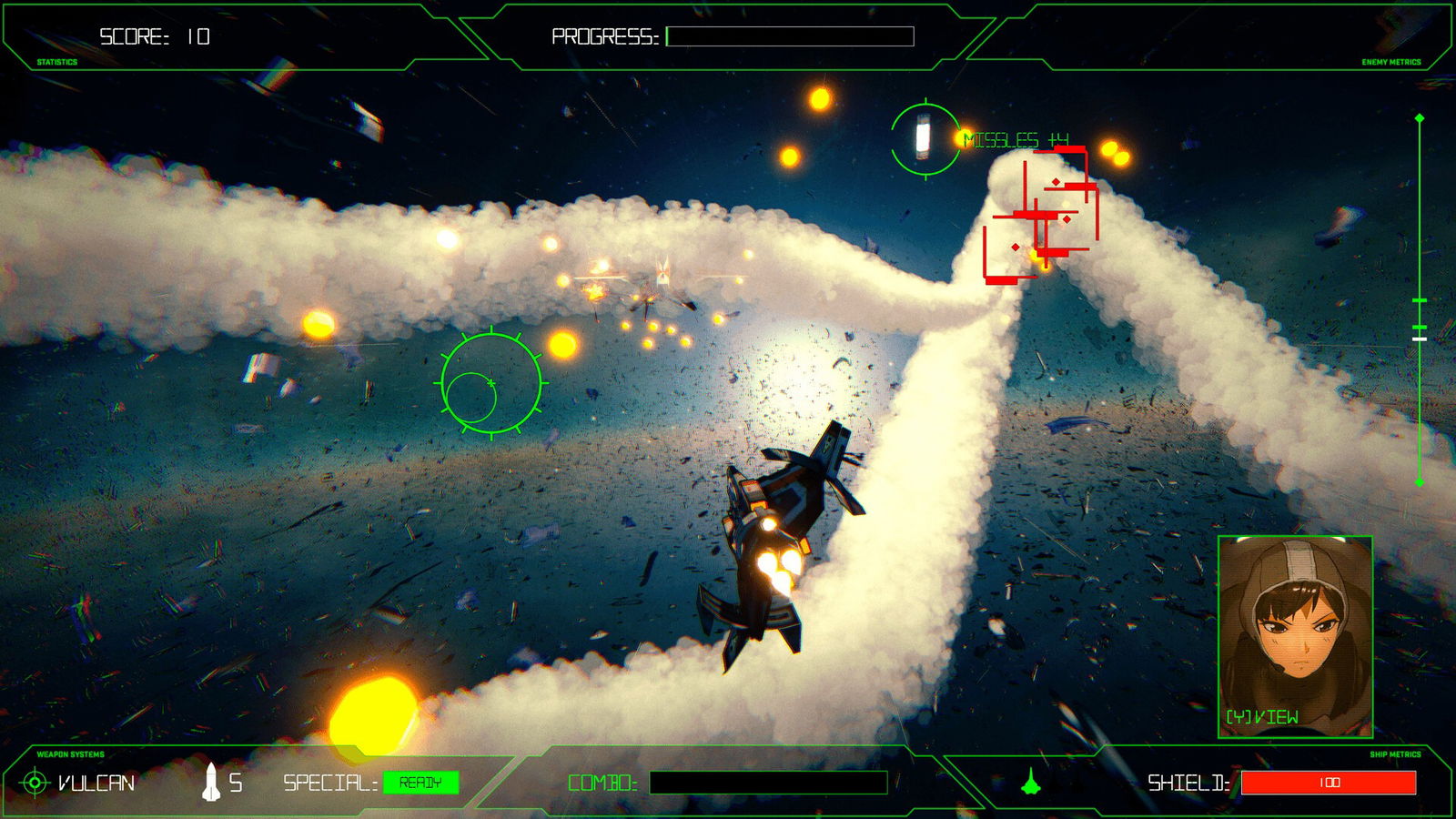Expand the WEAPON SYSTEMS panel
The width and height of the screenshot is (1456, 819).
69,754
